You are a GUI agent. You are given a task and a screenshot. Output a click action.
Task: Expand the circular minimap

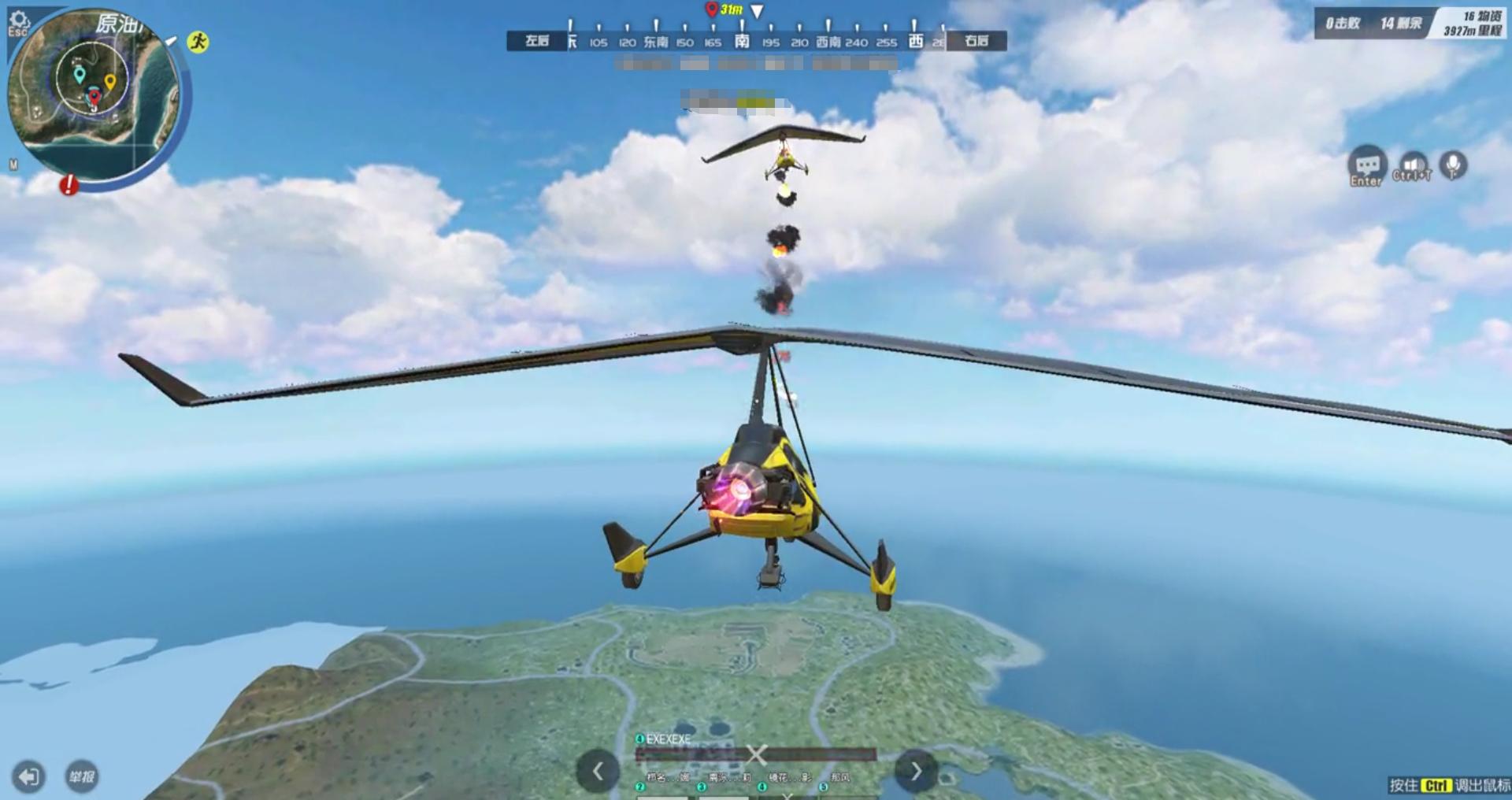94,94
